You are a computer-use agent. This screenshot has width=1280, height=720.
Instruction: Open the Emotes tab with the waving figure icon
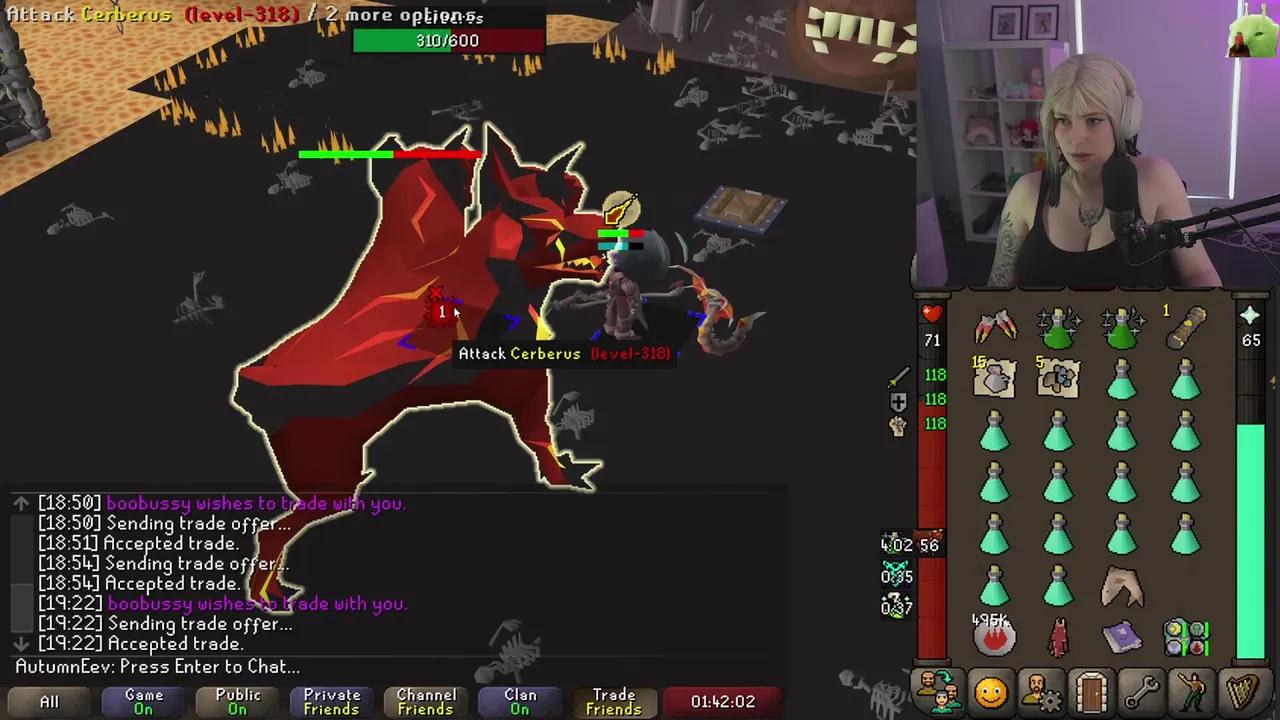click(1192, 690)
